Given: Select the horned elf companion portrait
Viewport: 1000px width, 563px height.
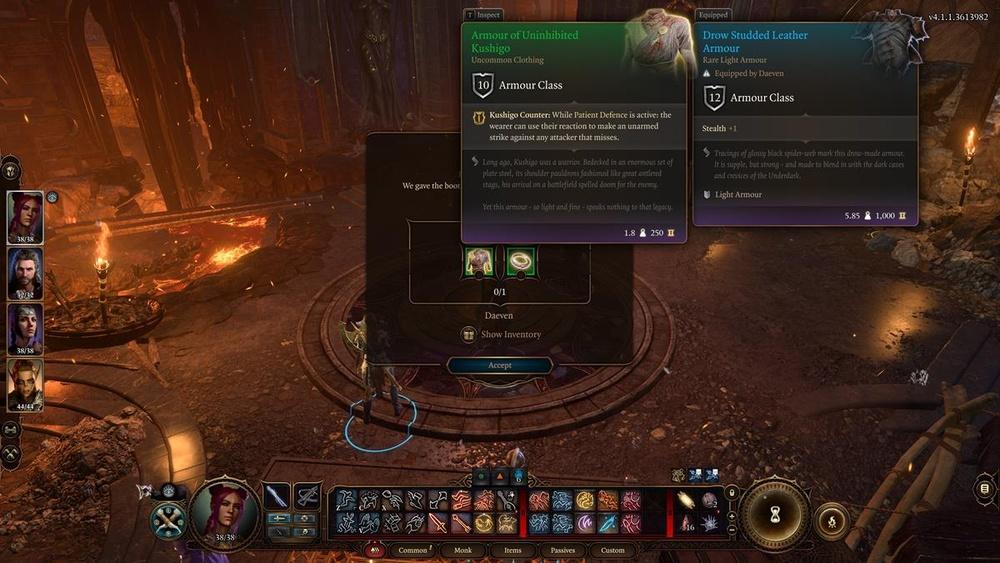Looking at the screenshot, I should pos(26,383).
